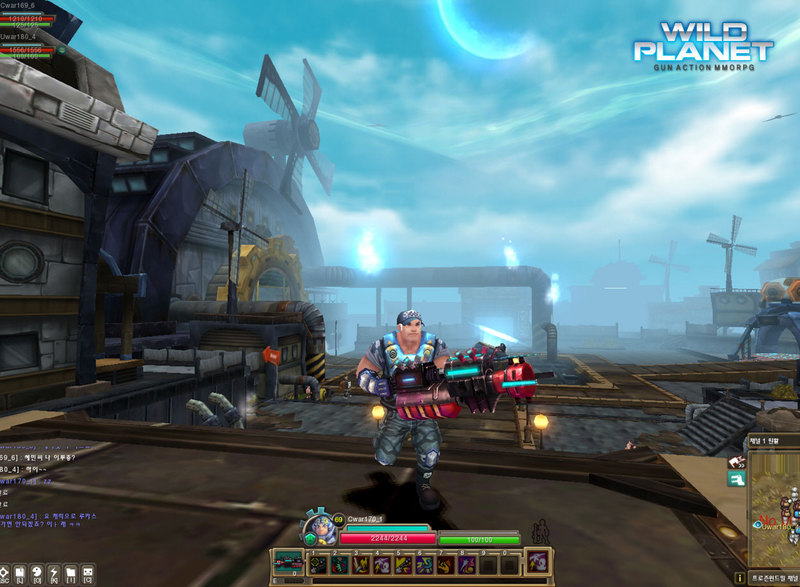
Task: Toggle the teal gun icon beside the minimap
Action: pos(737,480)
